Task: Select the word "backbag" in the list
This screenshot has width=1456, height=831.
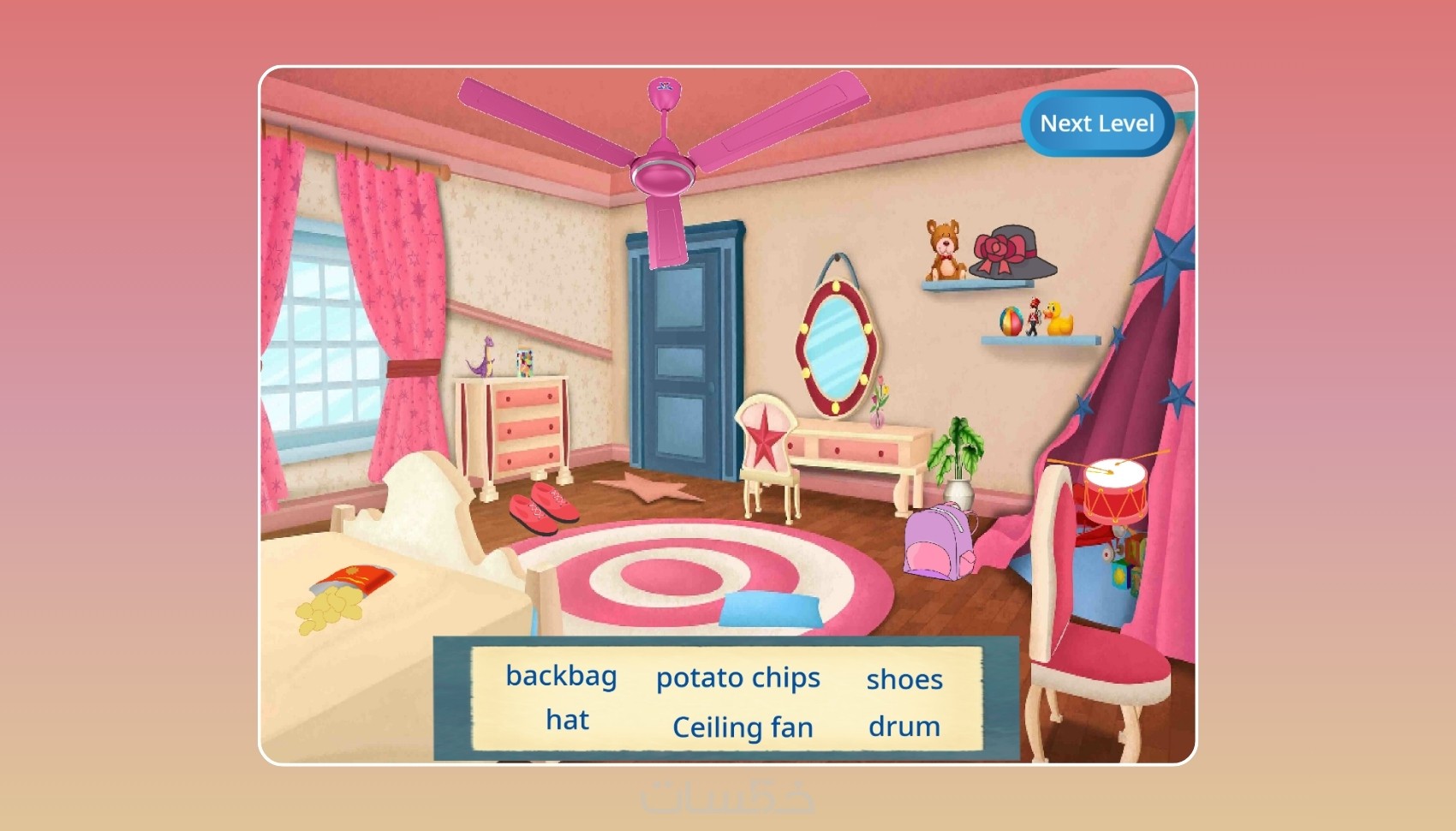Action: tap(561, 676)
